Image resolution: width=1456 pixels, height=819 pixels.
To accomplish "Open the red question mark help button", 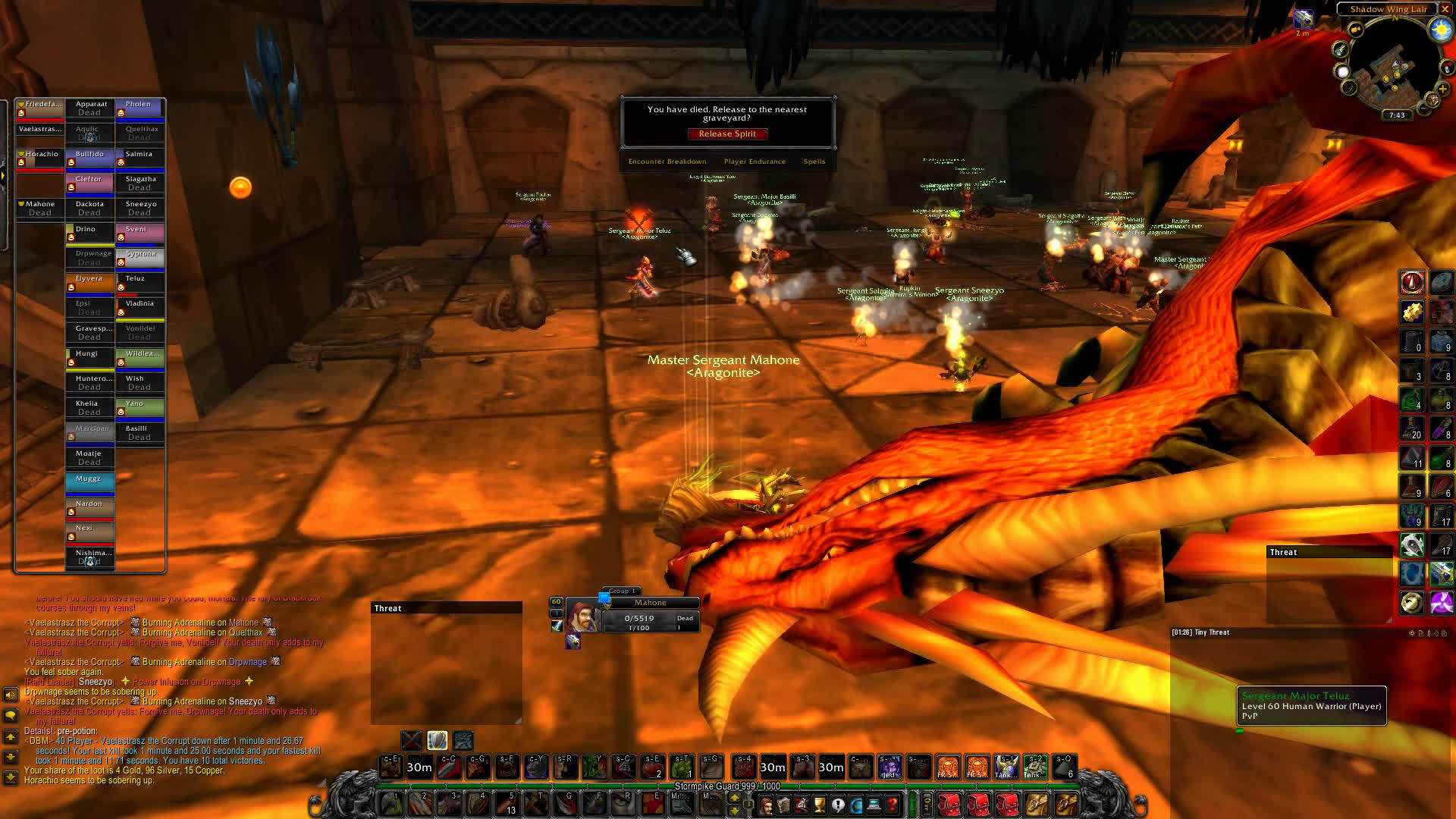I will pos(893,805).
